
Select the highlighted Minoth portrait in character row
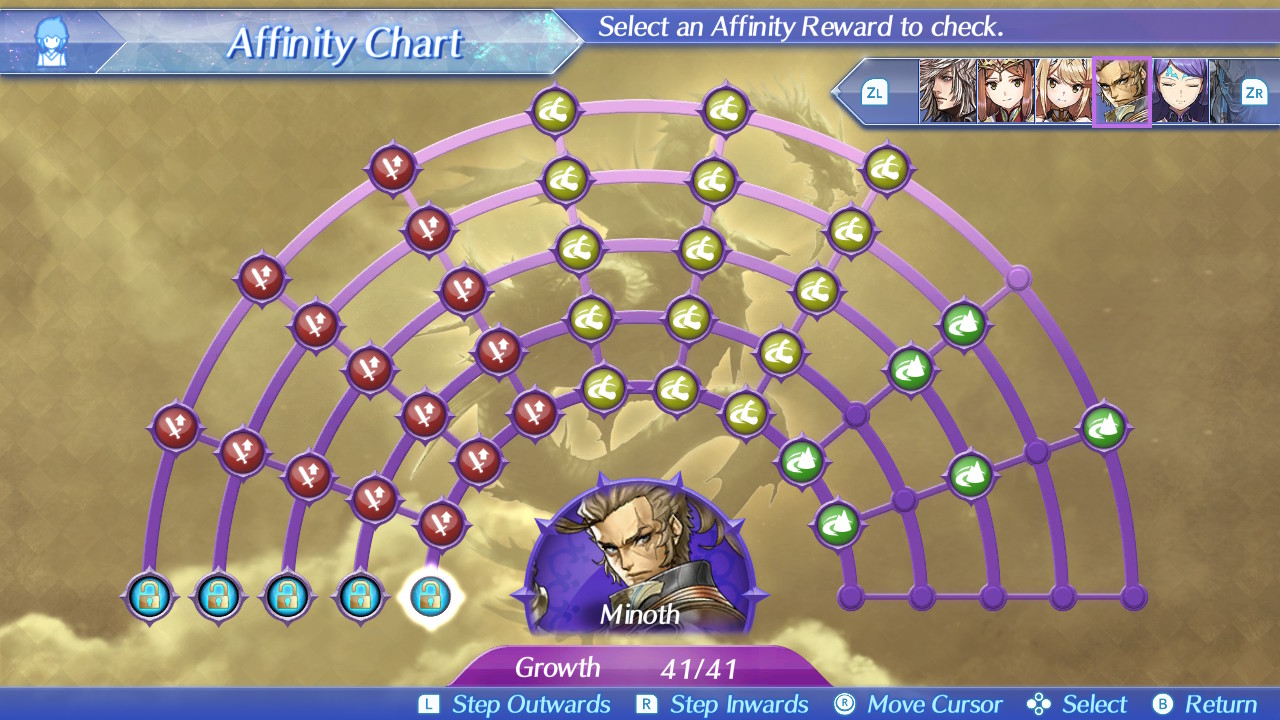[1121, 91]
